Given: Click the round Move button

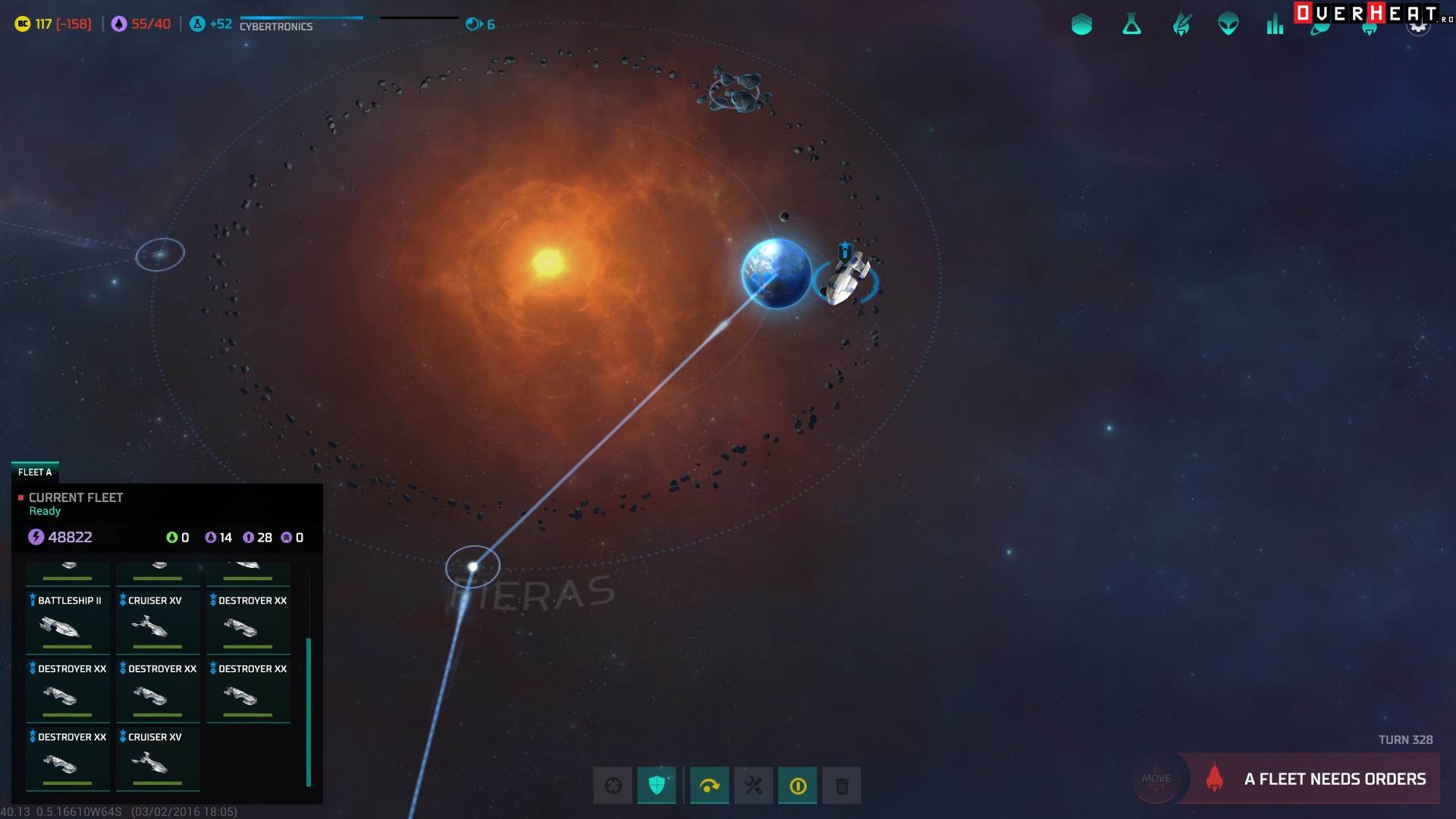Looking at the screenshot, I should [x=1156, y=779].
